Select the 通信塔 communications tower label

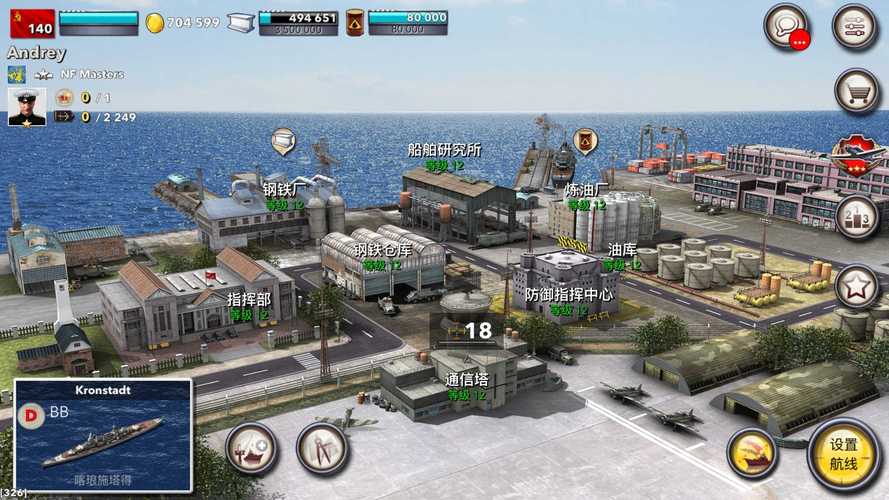(466, 380)
